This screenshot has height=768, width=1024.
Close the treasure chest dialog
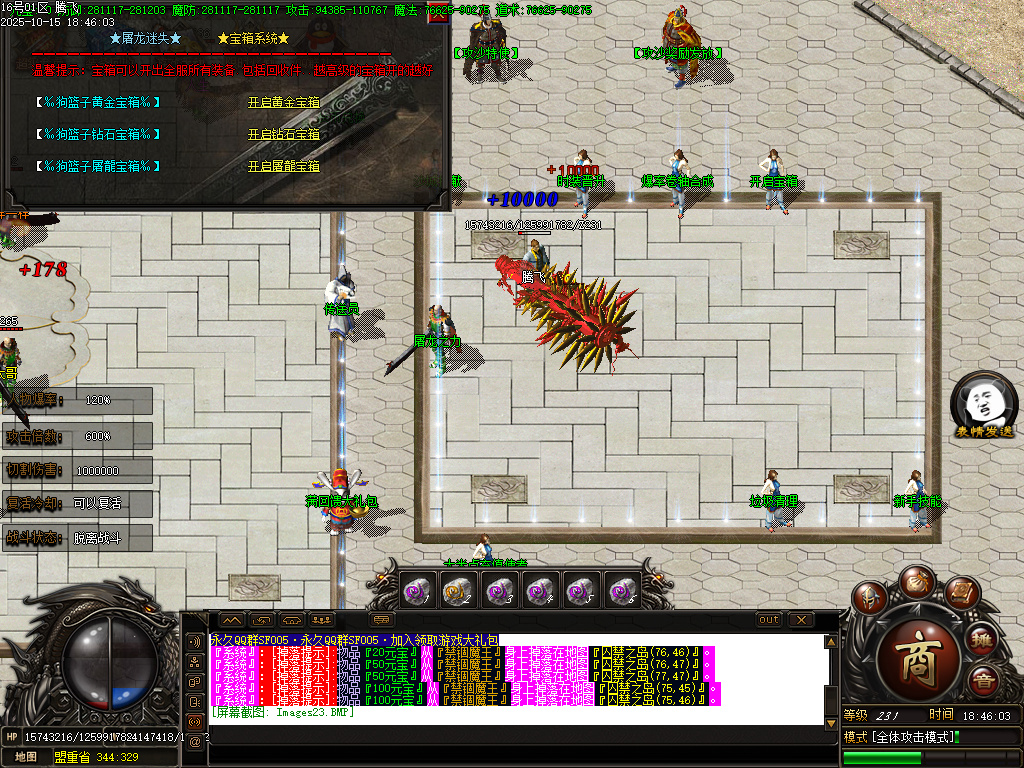pyautogui.click(x=437, y=15)
